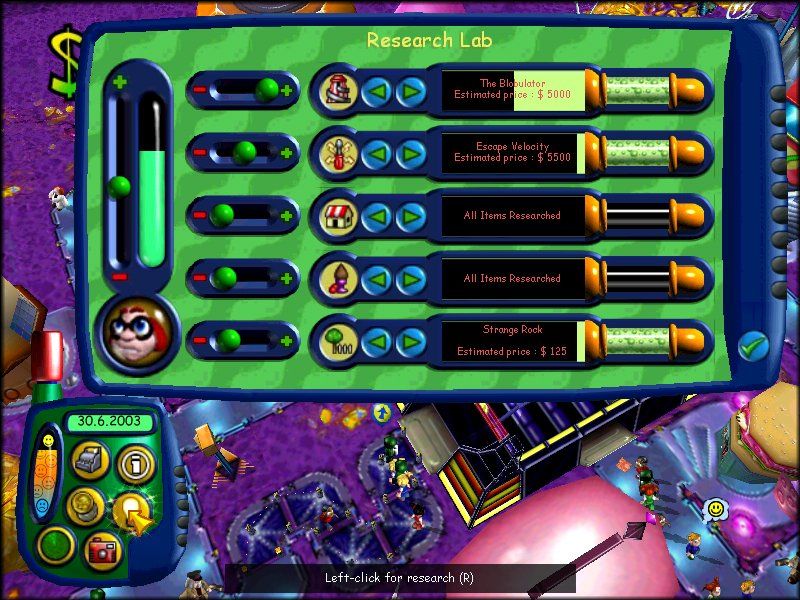800x600 pixels.
Task: Open the gold coins finances button
Action: (84, 505)
